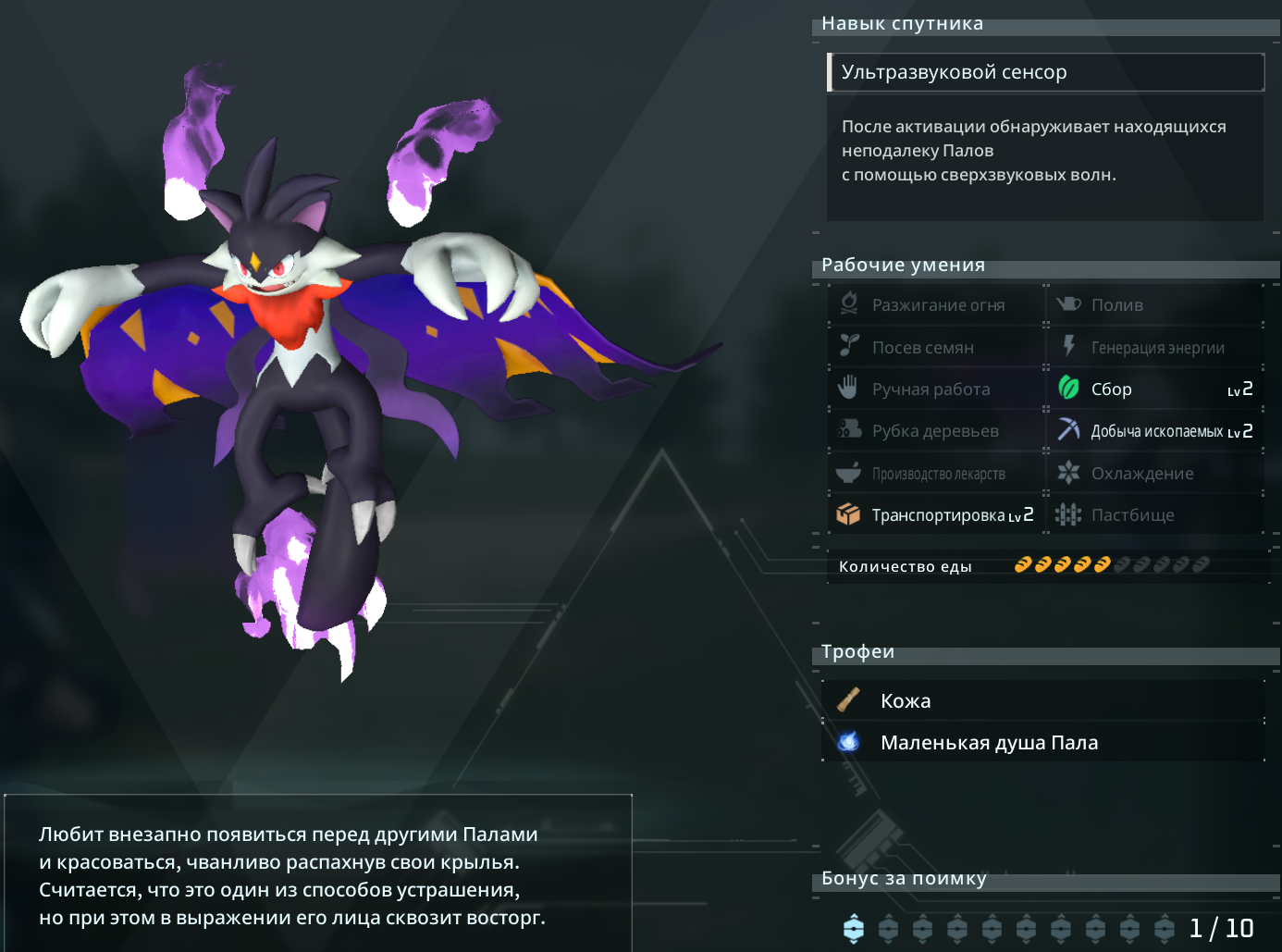
Task: Click the Сбор work skill entry
Action: tap(1155, 389)
